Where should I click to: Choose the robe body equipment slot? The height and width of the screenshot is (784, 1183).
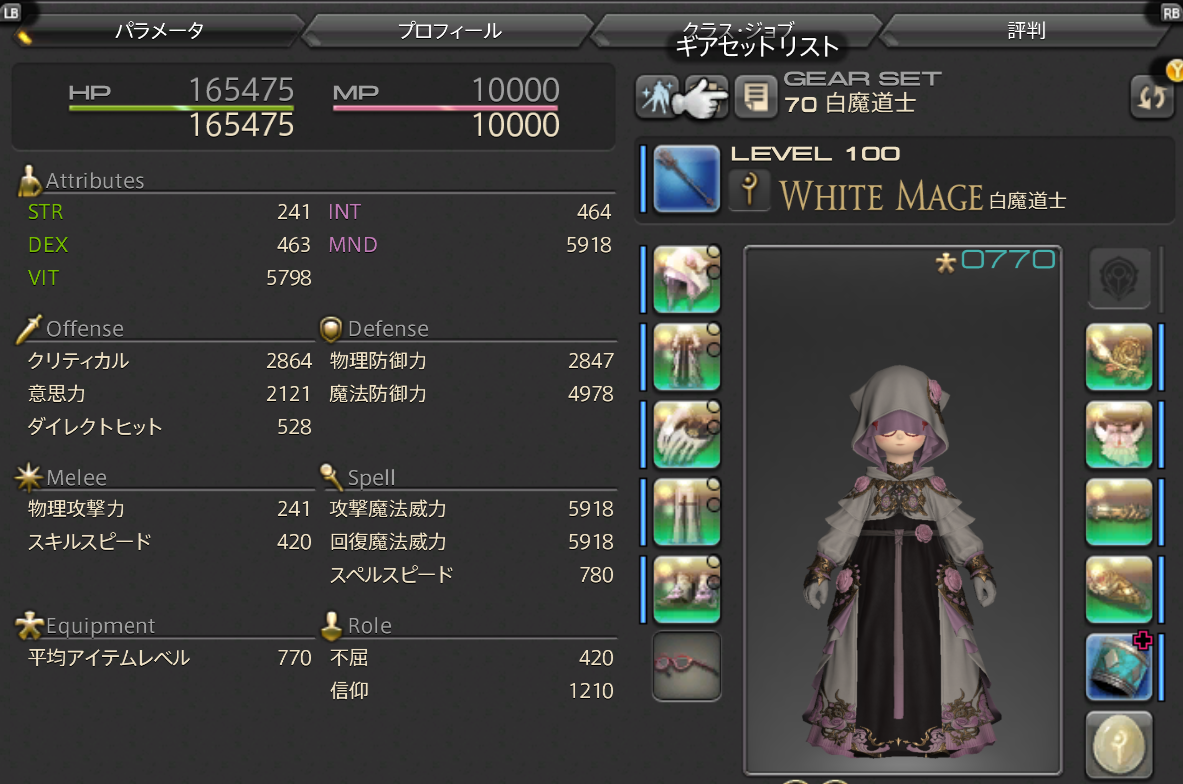(686, 357)
